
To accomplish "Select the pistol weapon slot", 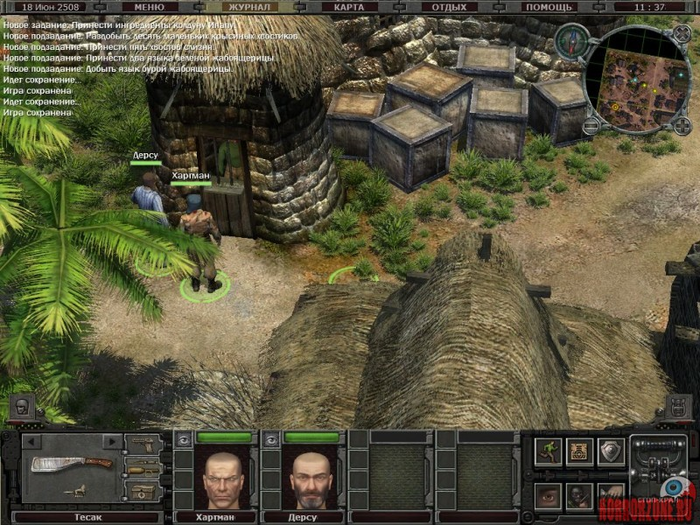I will pos(143,444).
